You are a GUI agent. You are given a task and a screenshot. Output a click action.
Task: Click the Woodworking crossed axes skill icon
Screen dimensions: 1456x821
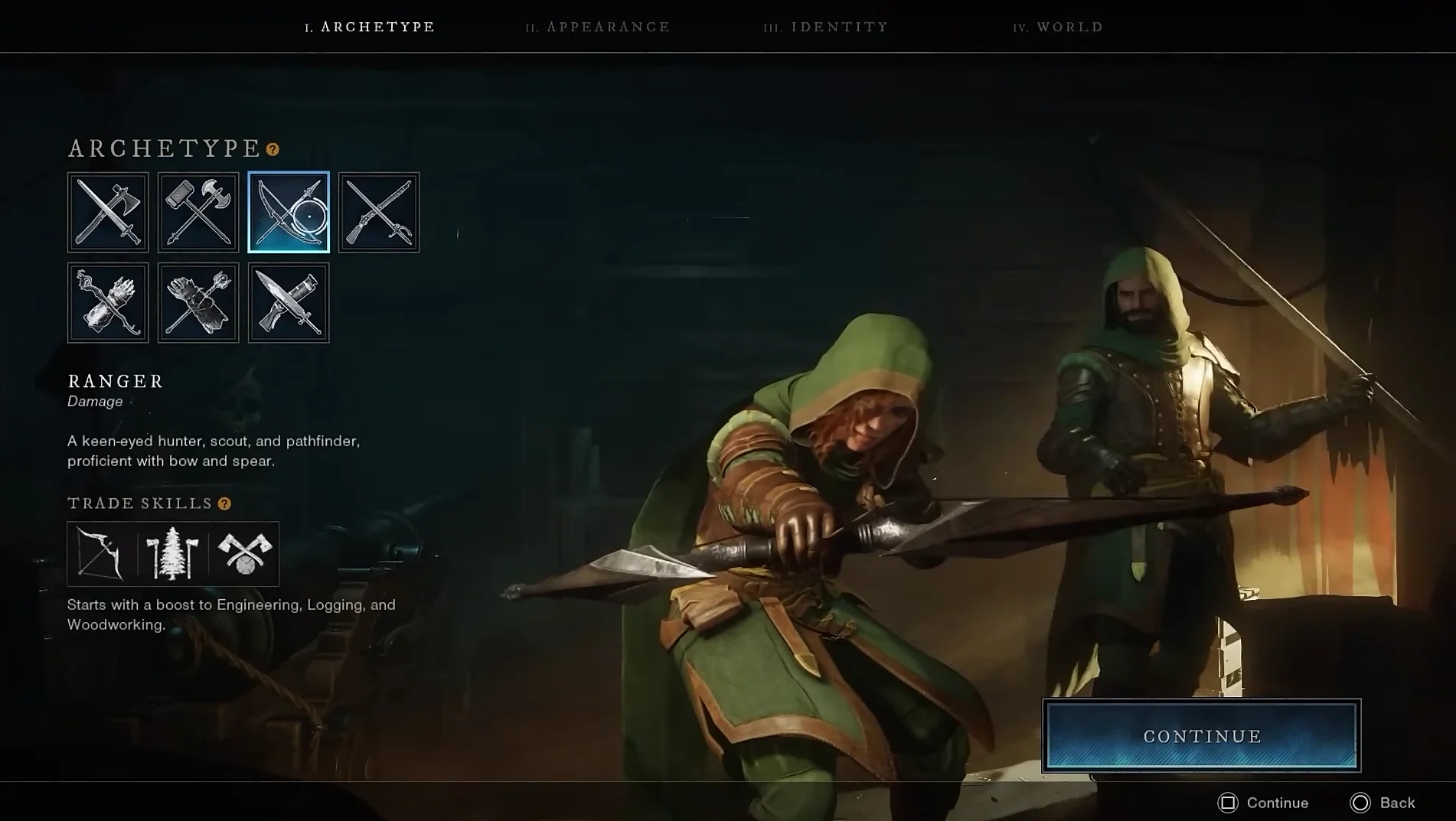tap(244, 553)
